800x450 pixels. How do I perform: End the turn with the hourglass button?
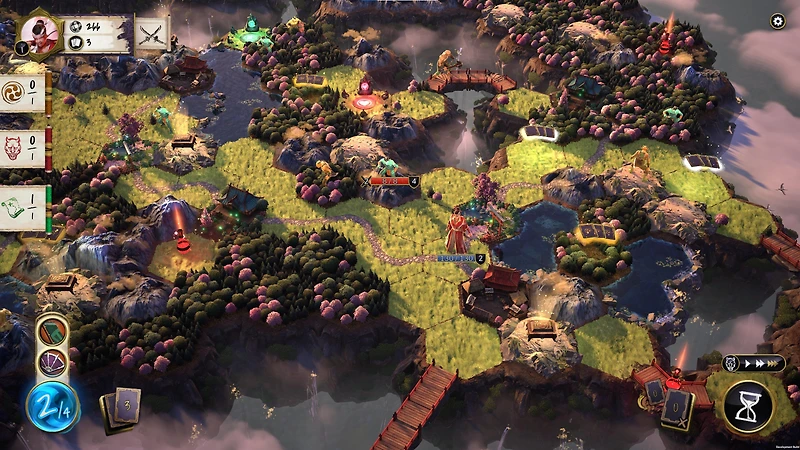748,406
